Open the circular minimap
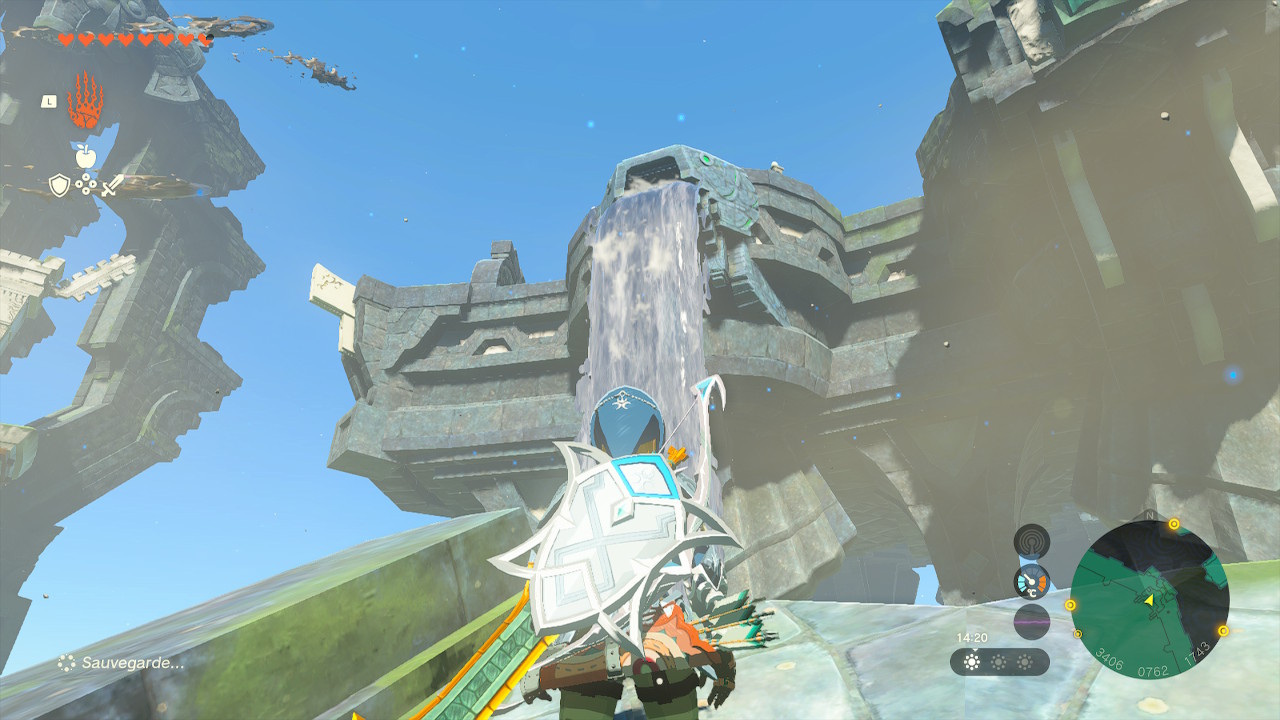Viewport: 1280px width, 720px height. point(1149,600)
